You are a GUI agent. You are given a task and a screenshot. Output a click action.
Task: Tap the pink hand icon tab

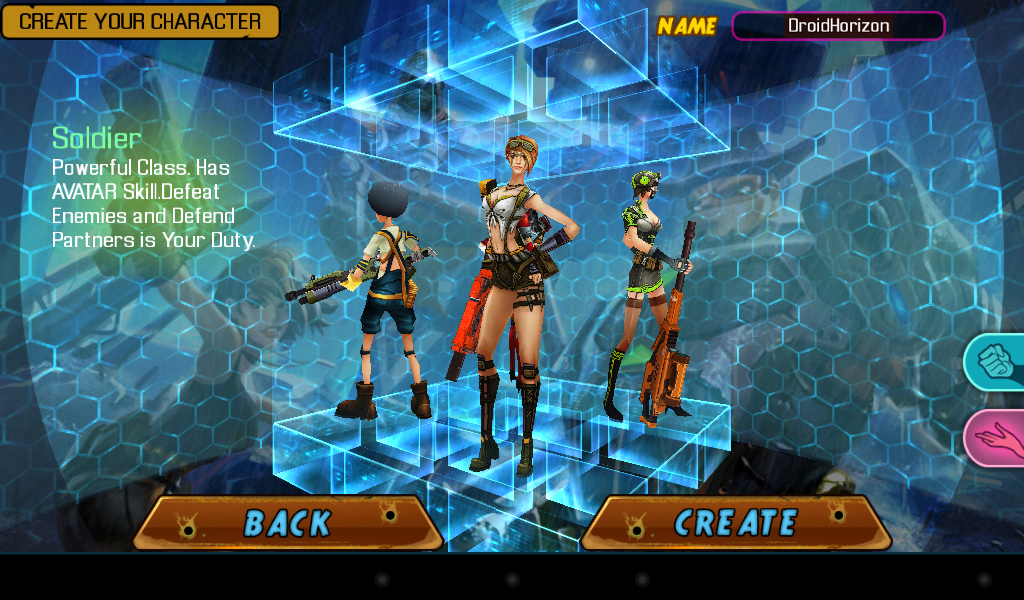coord(996,438)
